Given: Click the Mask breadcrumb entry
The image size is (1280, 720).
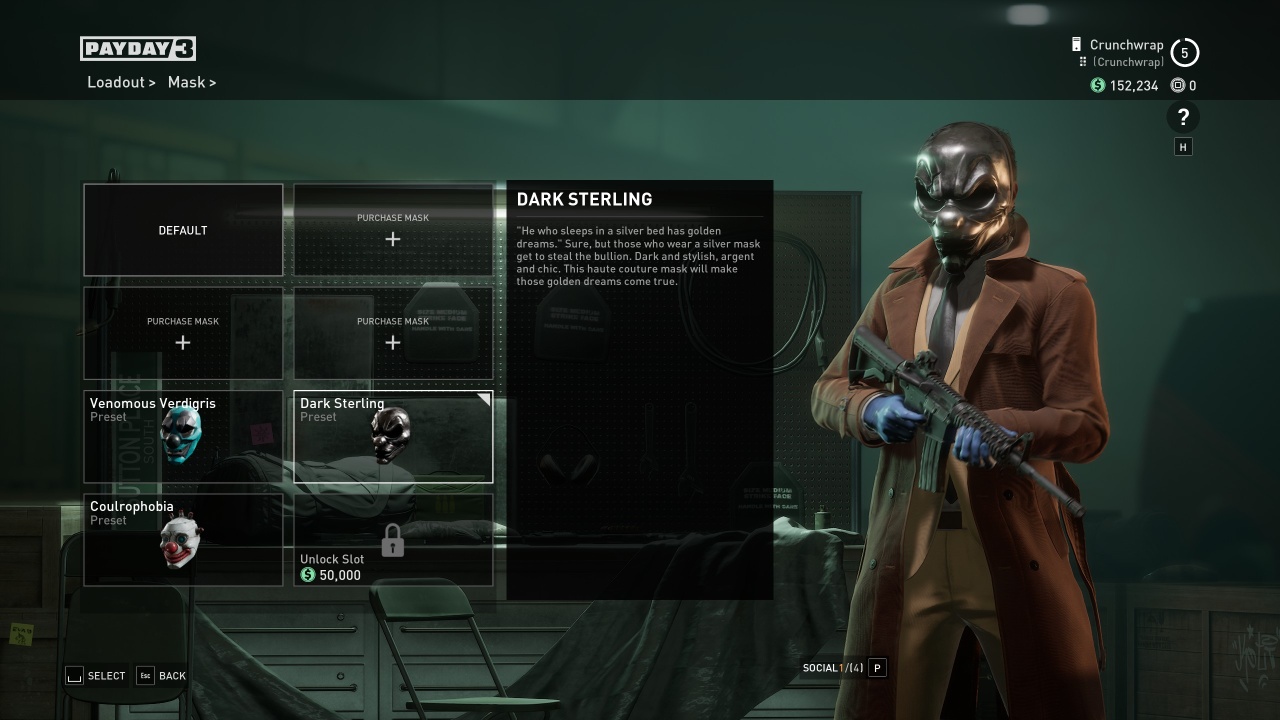Looking at the screenshot, I should pyautogui.click(x=187, y=82).
